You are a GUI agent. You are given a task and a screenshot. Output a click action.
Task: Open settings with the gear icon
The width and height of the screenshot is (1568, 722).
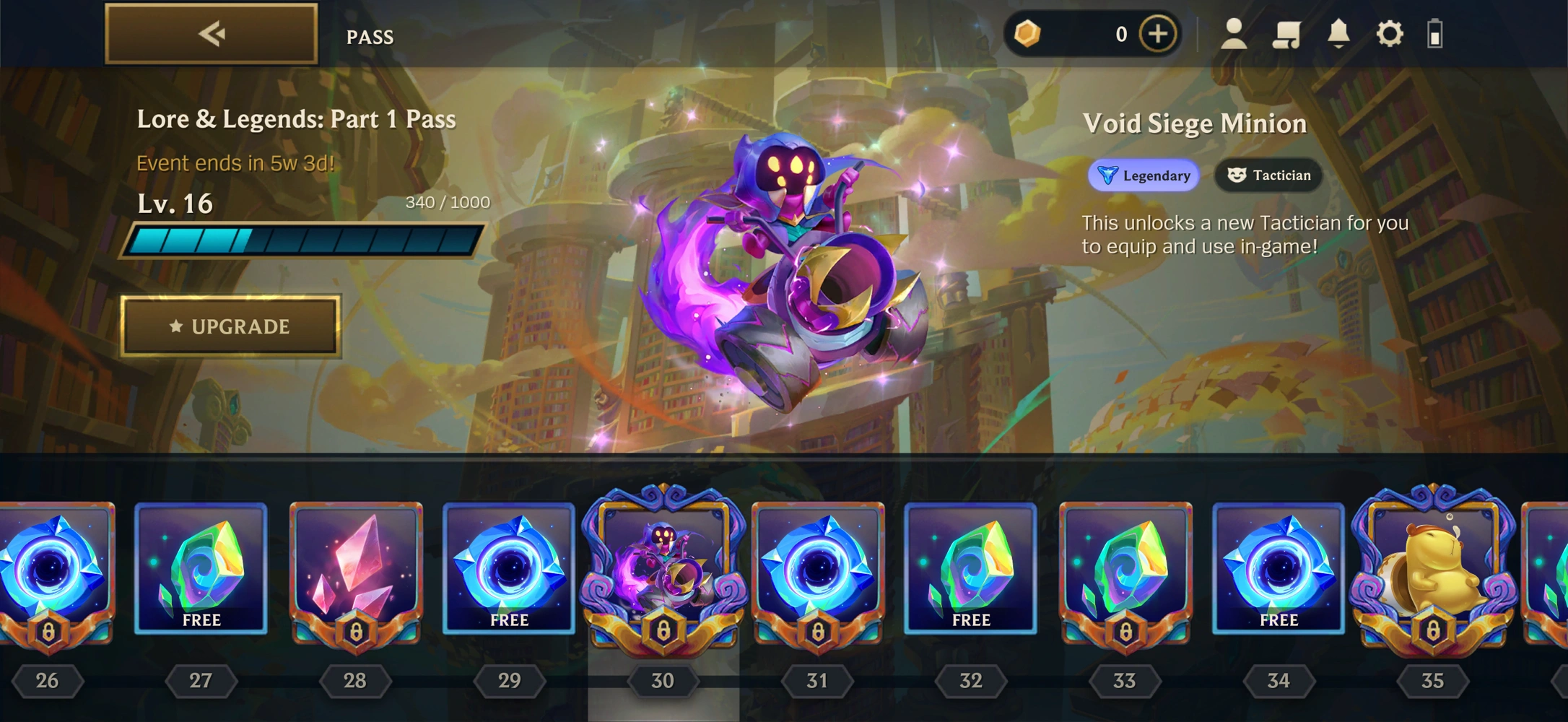click(1389, 34)
